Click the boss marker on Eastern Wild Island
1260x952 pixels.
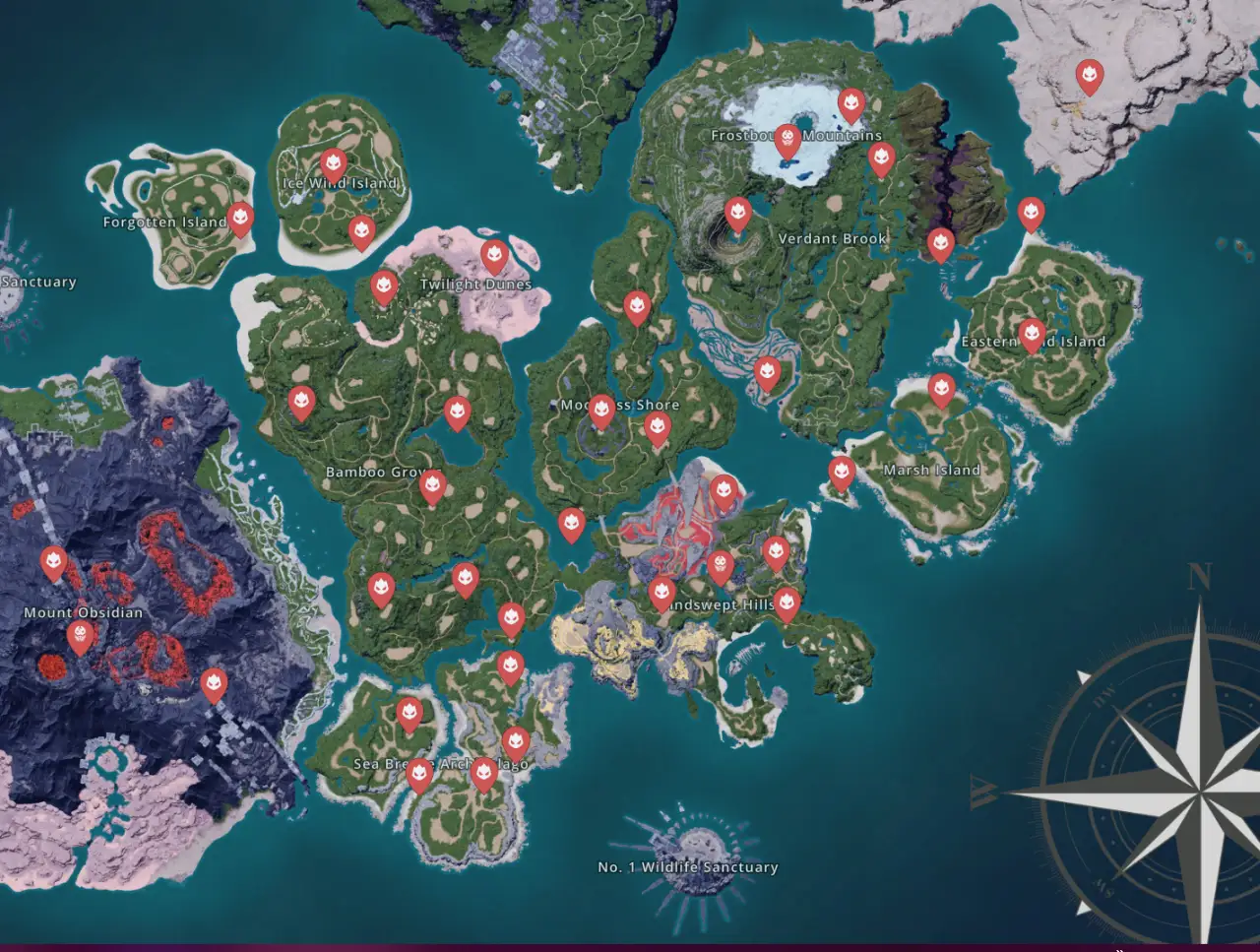click(x=1032, y=332)
